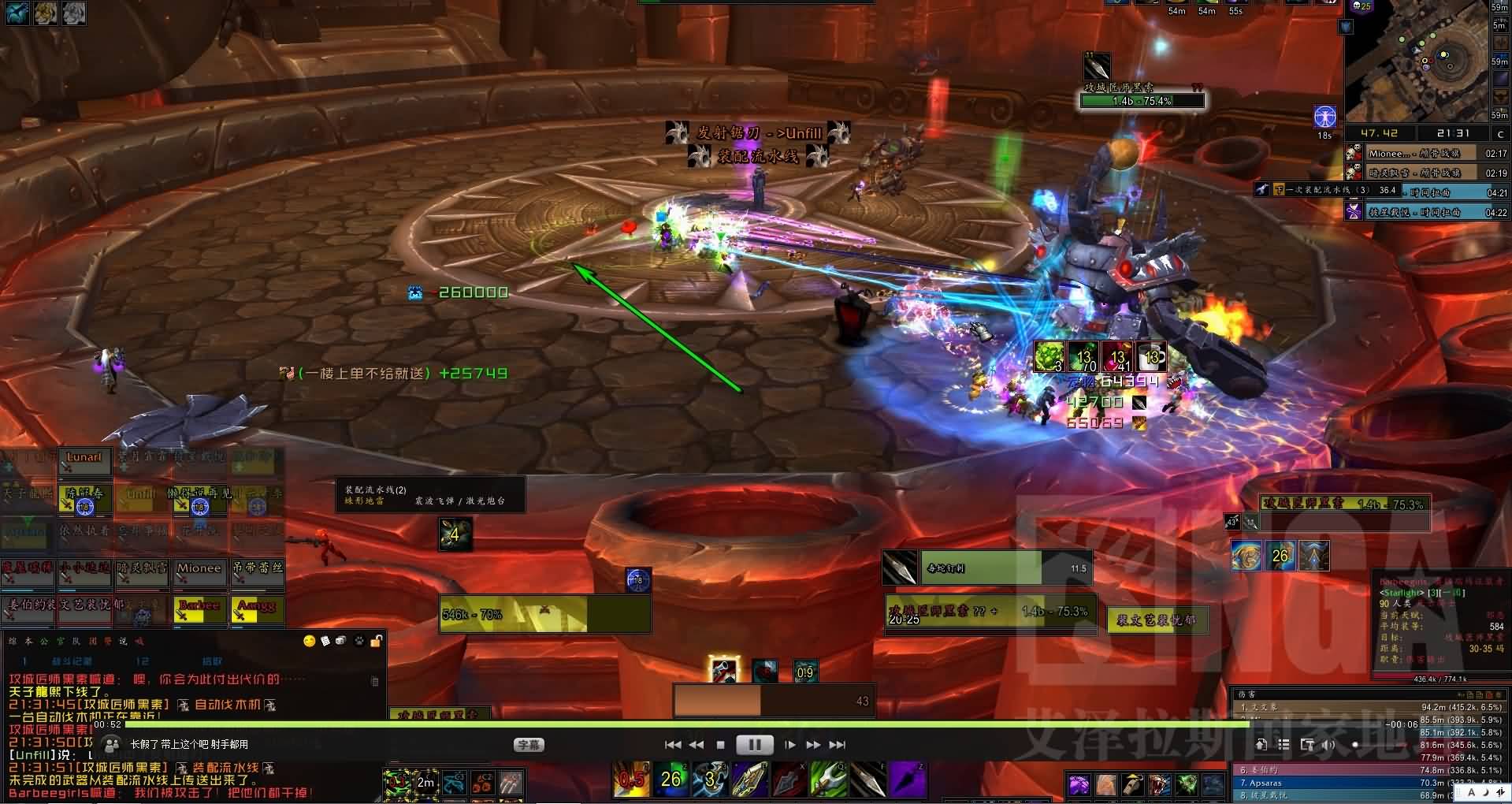The image size is (1512, 804).
Task: Click the gold-bordered blade ability on slot L
Action: [x=749, y=780]
